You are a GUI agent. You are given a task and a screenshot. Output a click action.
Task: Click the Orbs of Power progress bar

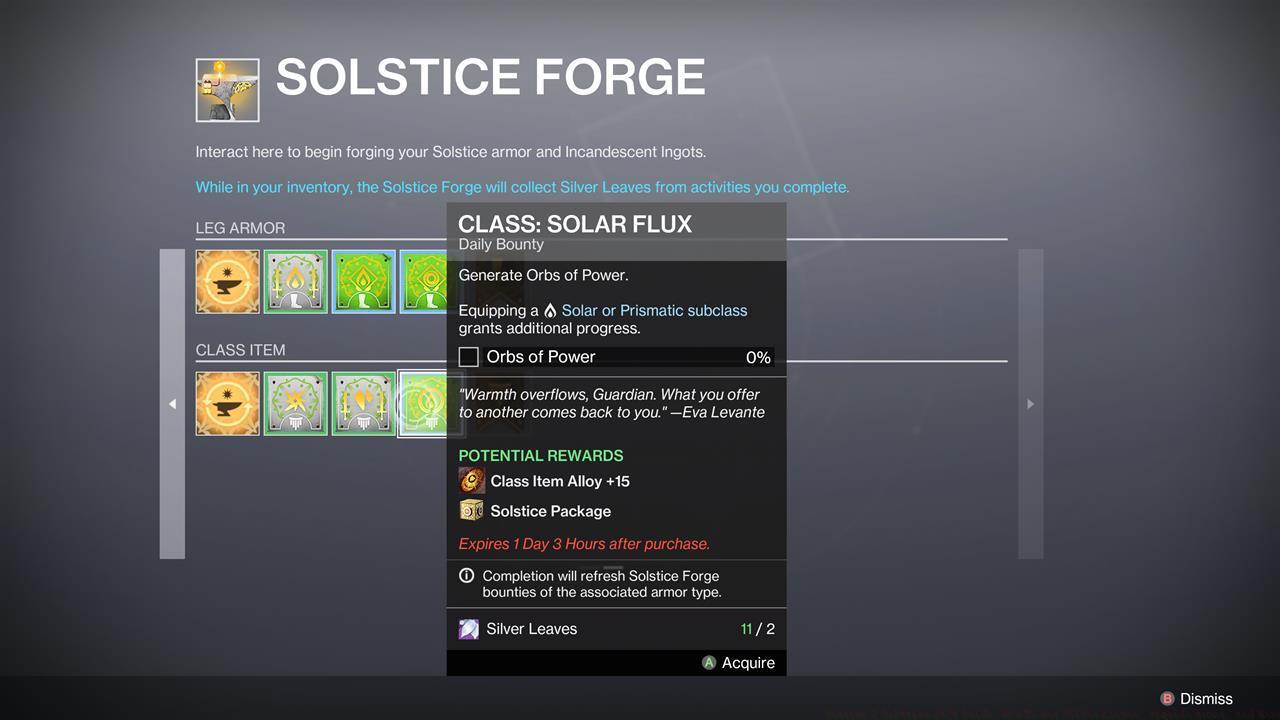click(x=620, y=356)
